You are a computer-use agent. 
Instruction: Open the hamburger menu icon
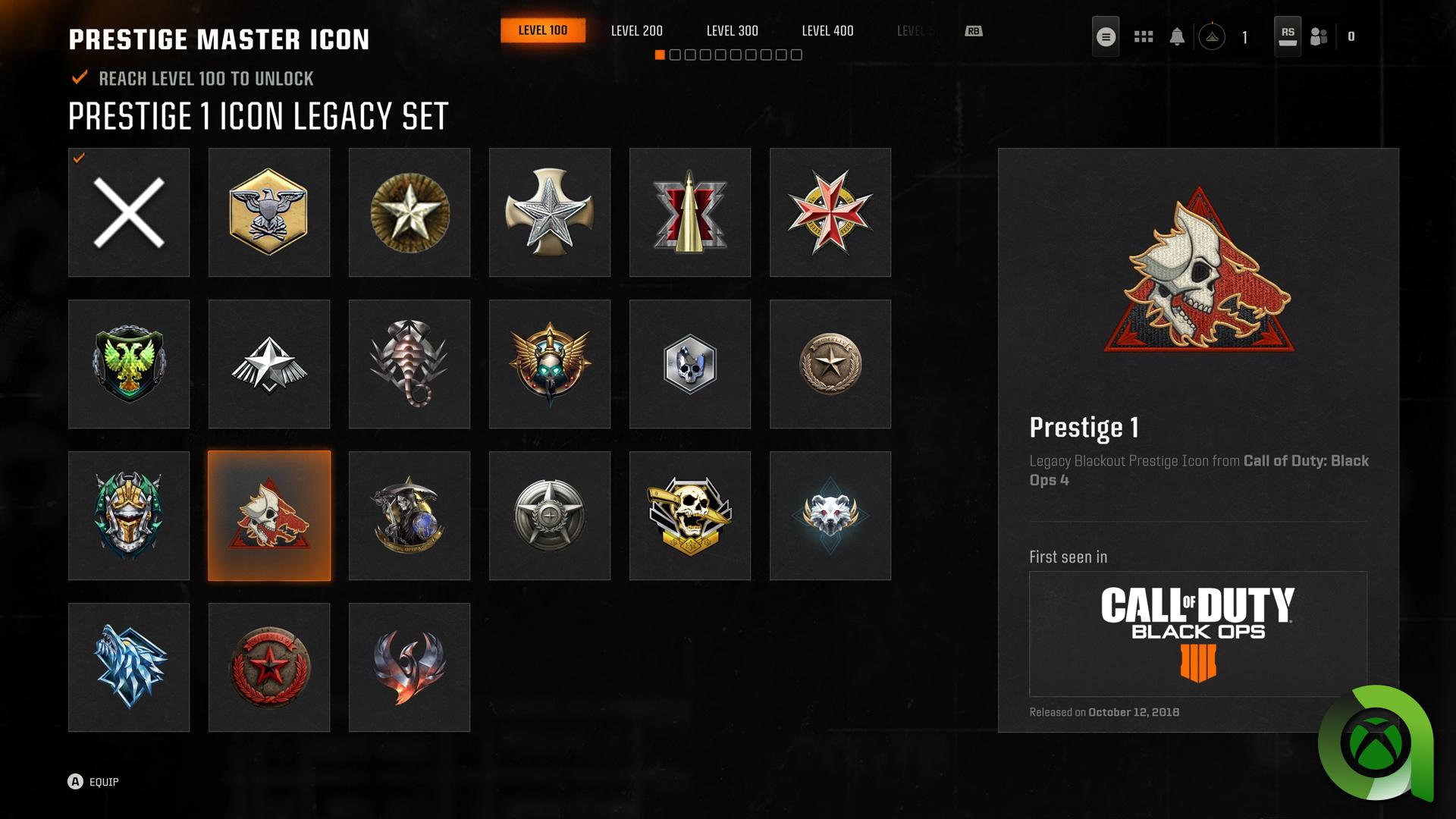1106,35
